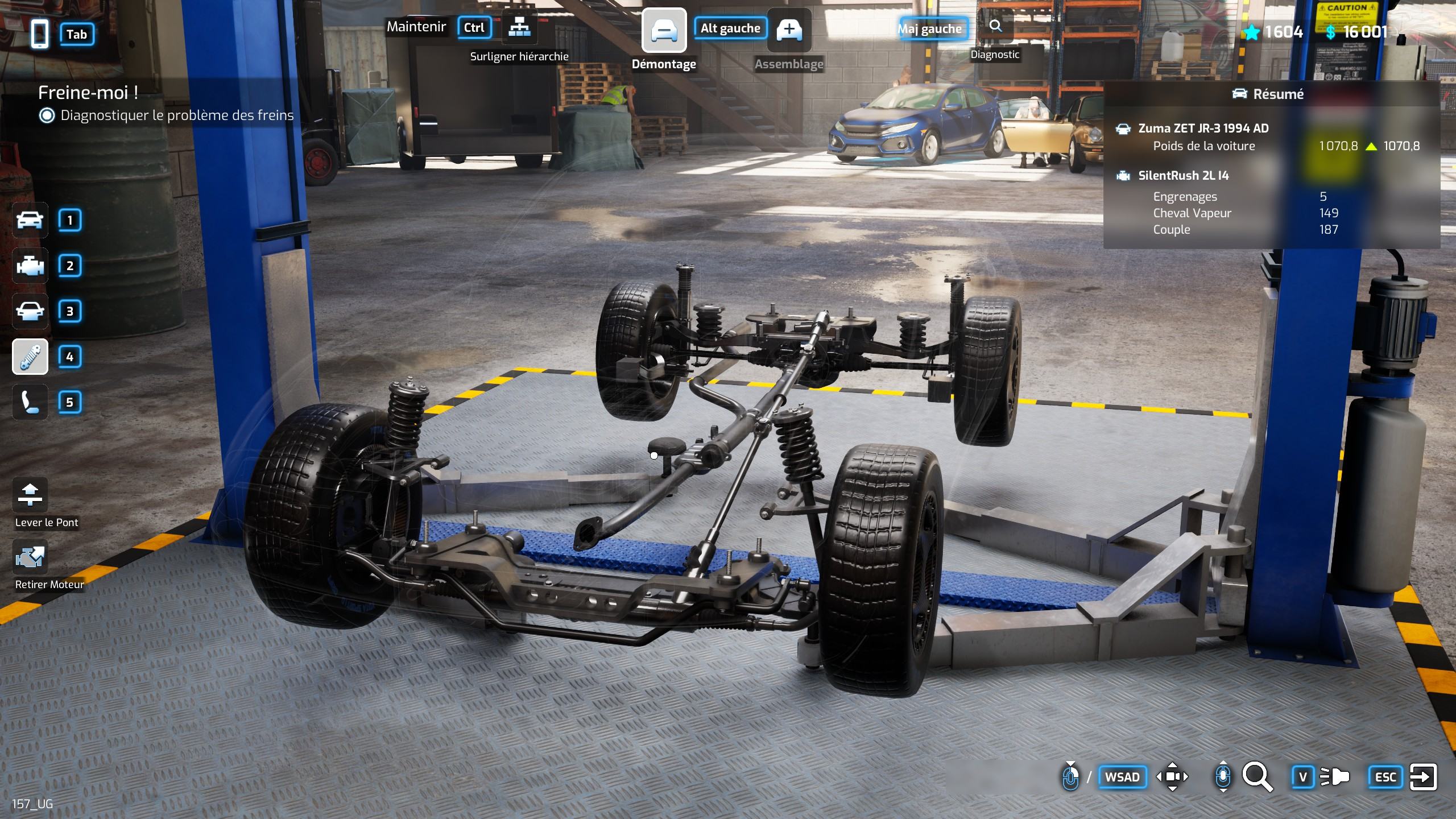Show the engine view
Screen dimensions: 1456x819
click(30, 266)
